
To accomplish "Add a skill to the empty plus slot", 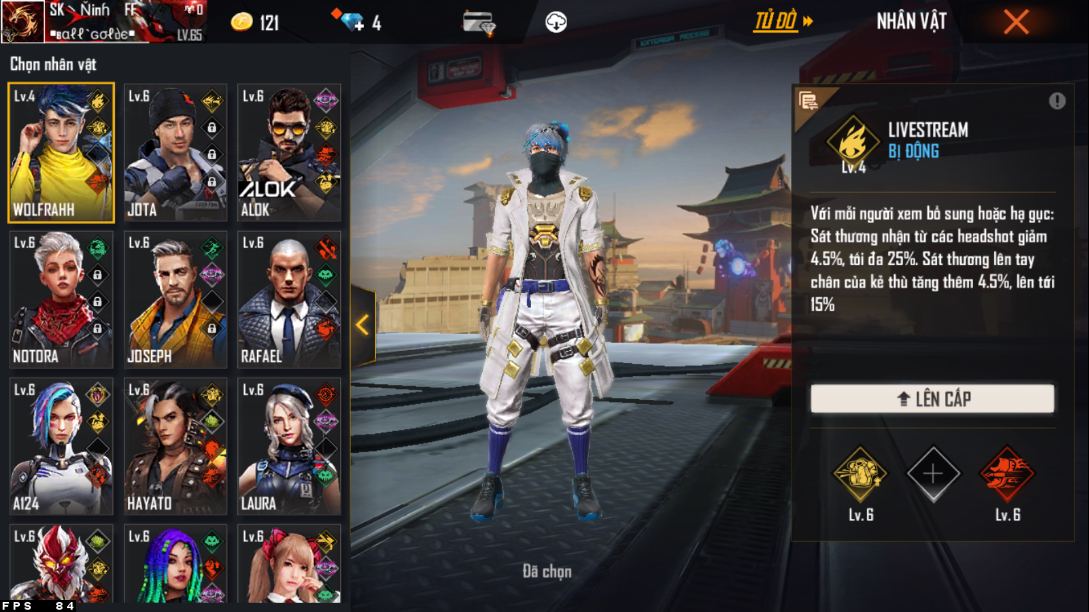I will pyautogui.click(x=932, y=474).
